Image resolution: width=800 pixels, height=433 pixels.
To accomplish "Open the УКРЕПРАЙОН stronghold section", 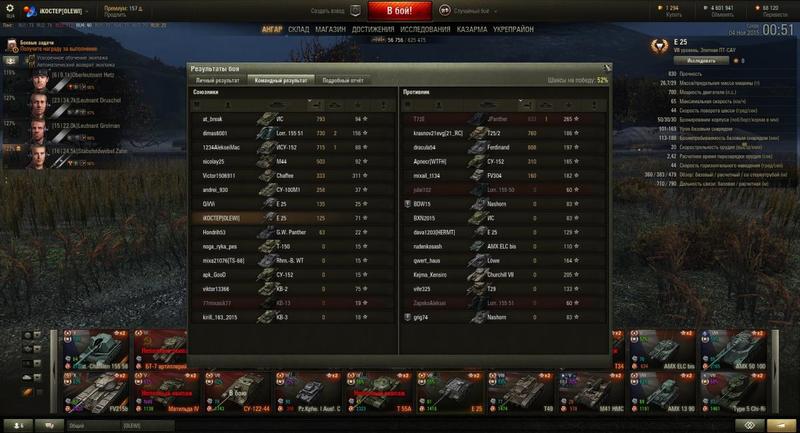I will [x=515, y=30].
